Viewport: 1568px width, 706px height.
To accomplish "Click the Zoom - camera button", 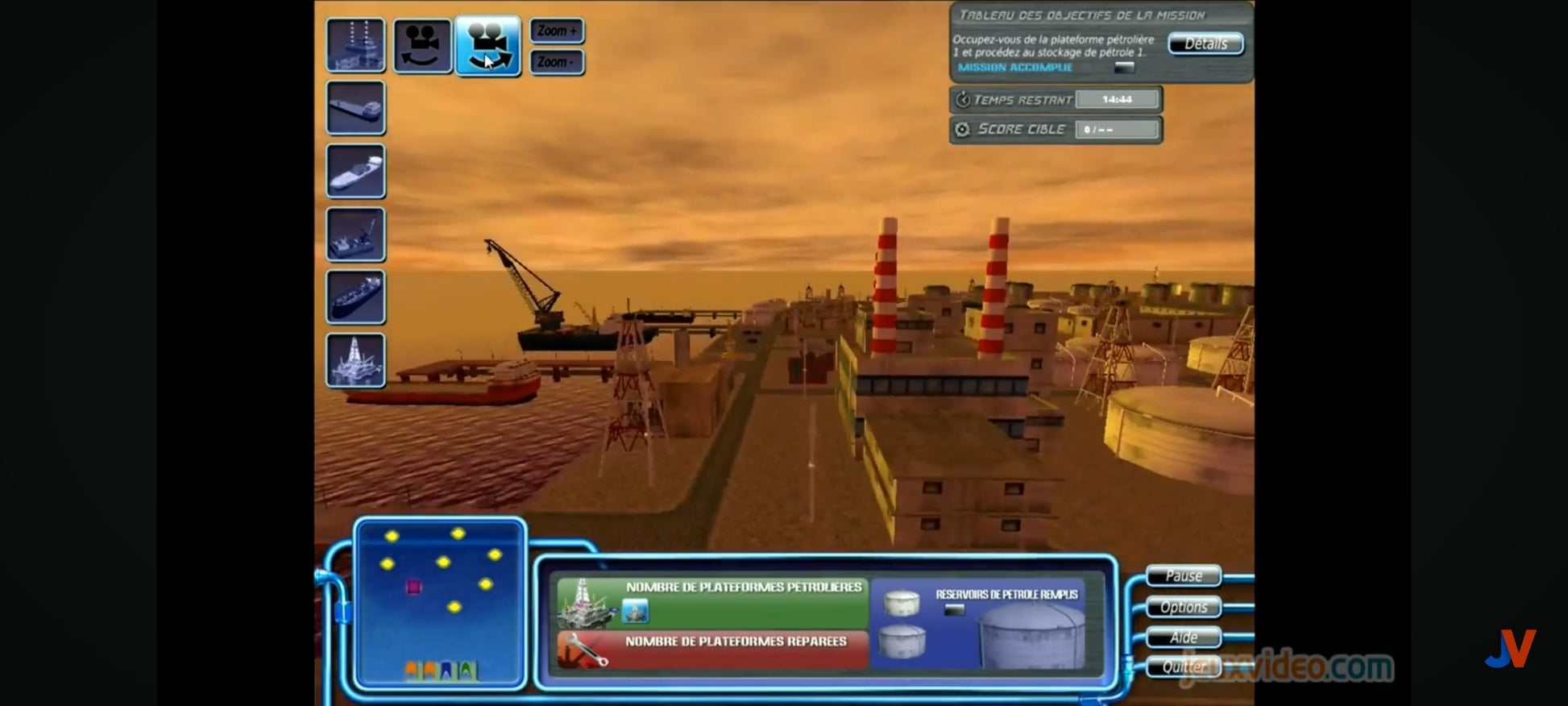I will point(557,62).
